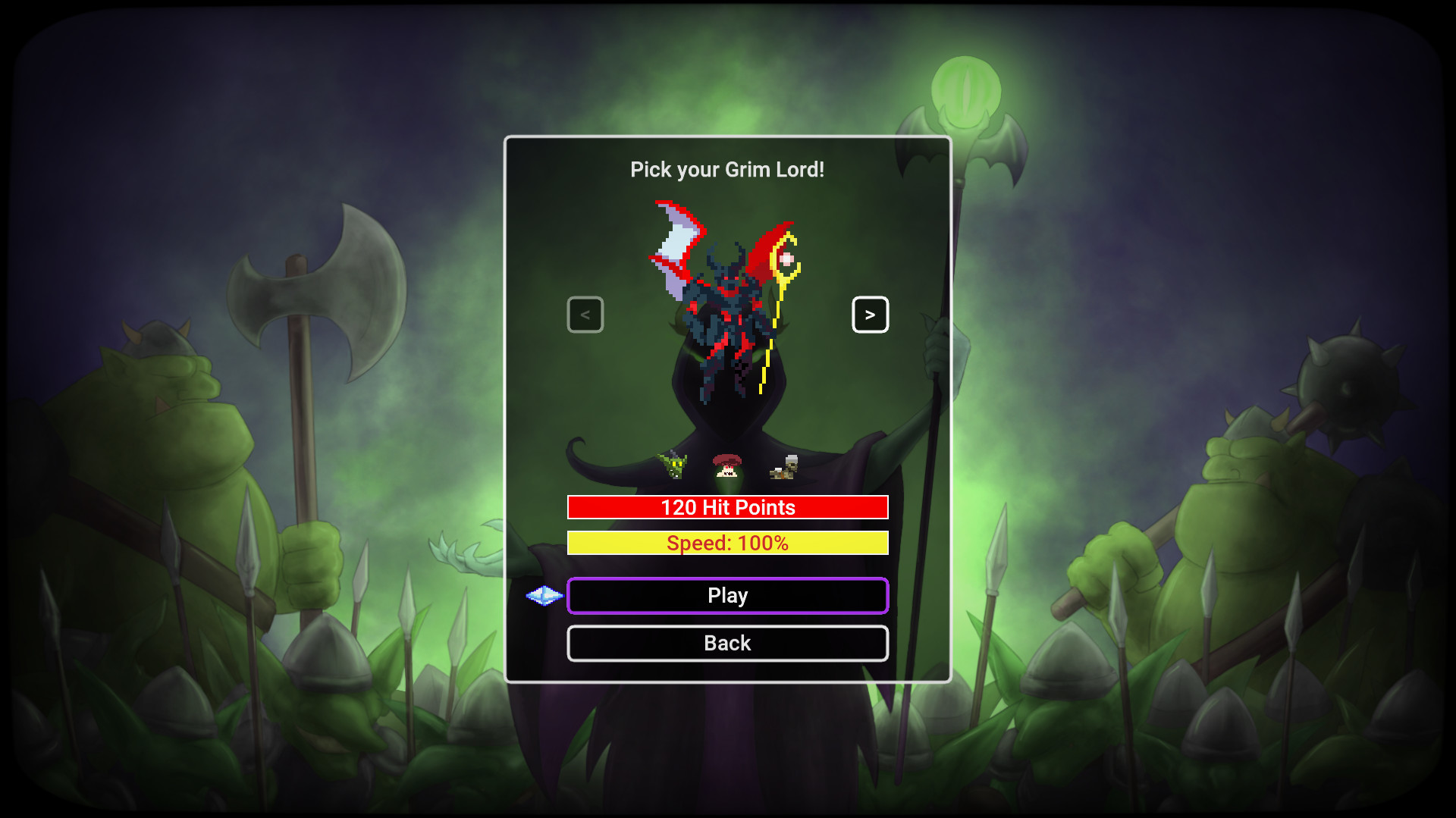1456x818 pixels.
Task: Click the yellow Speed 100% bar
Action: (x=727, y=543)
